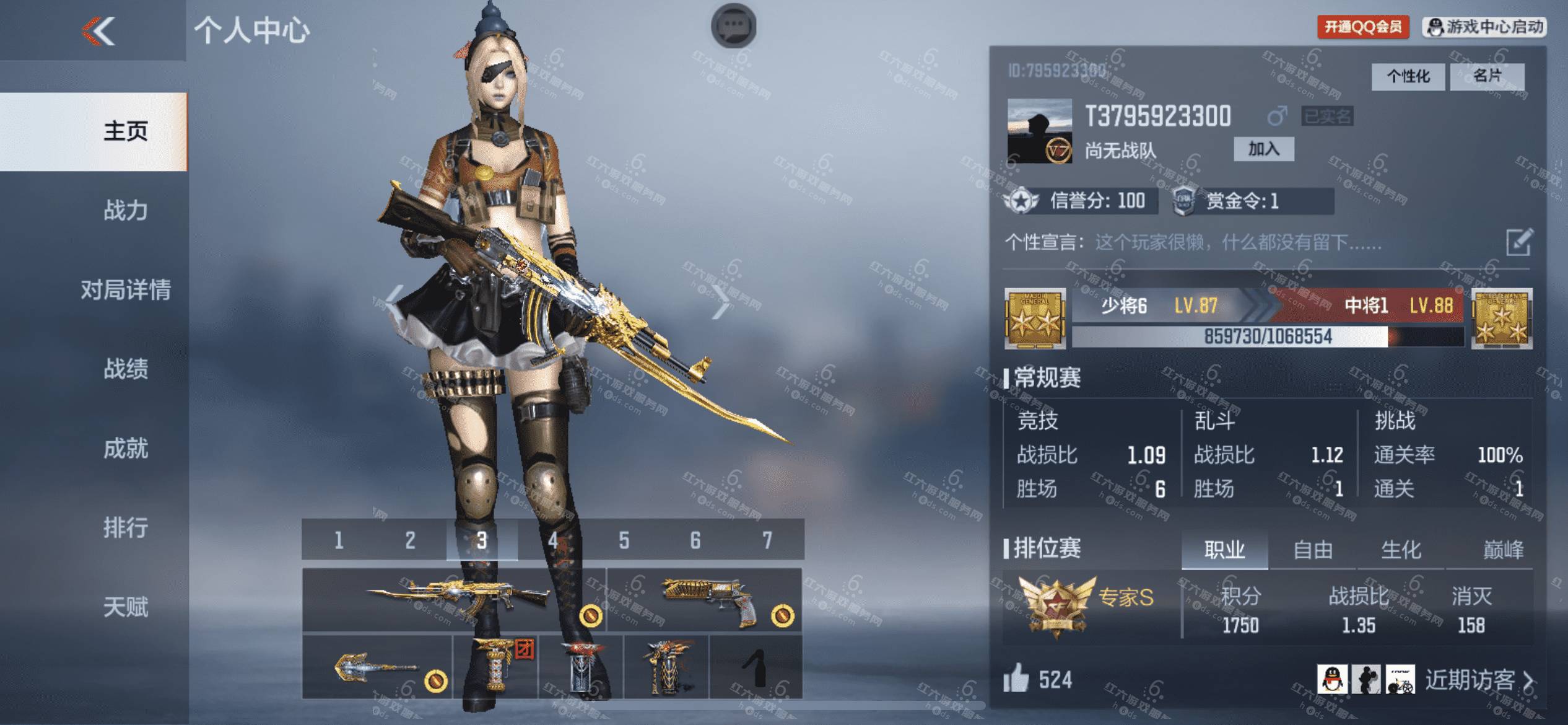Screen dimensions: 1568x725
Task: Open the 天赋 menu entry
Action: pos(126,607)
